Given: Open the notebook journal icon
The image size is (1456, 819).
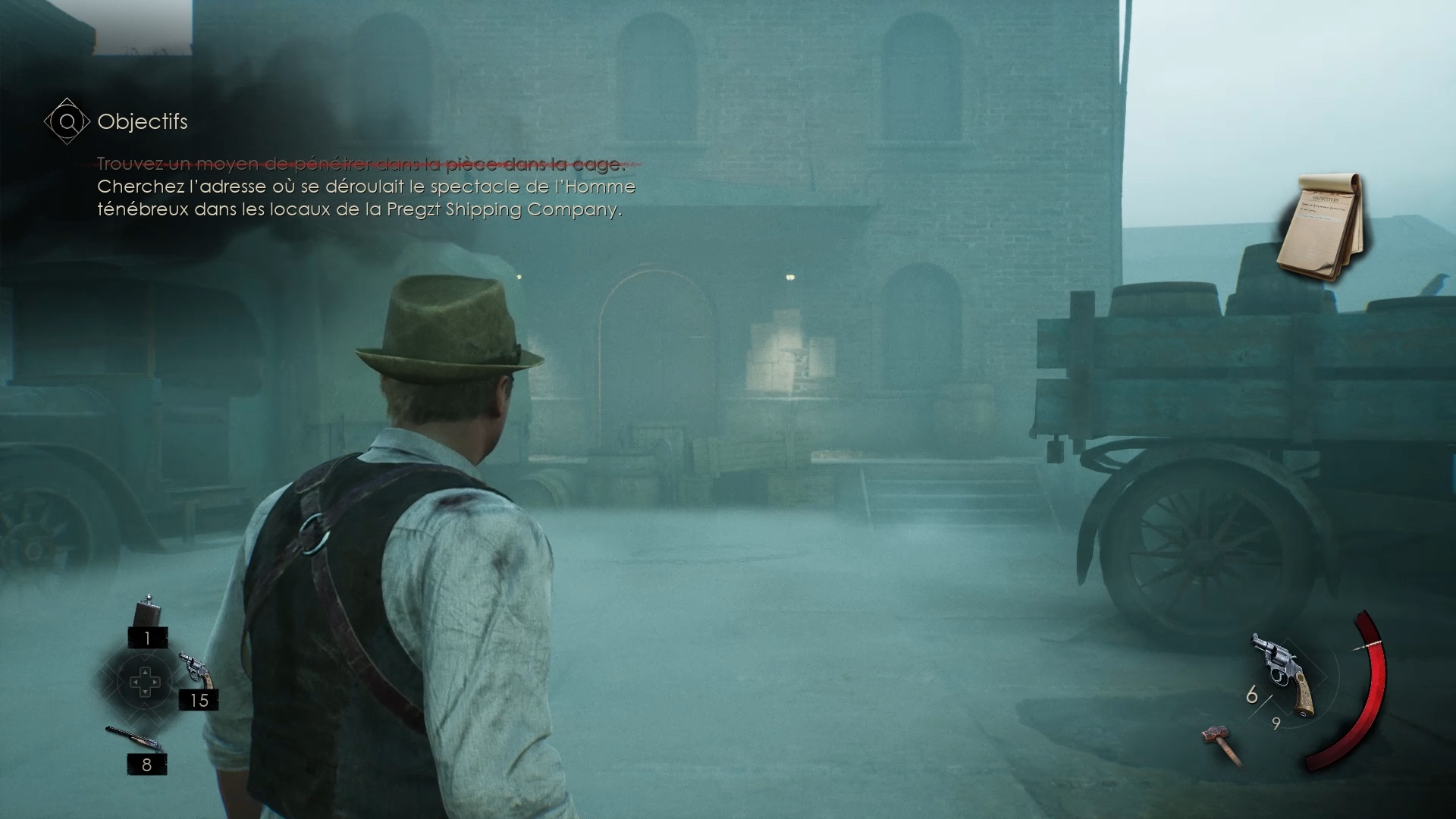Looking at the screenshot, I should click(x=1322, y=227).
